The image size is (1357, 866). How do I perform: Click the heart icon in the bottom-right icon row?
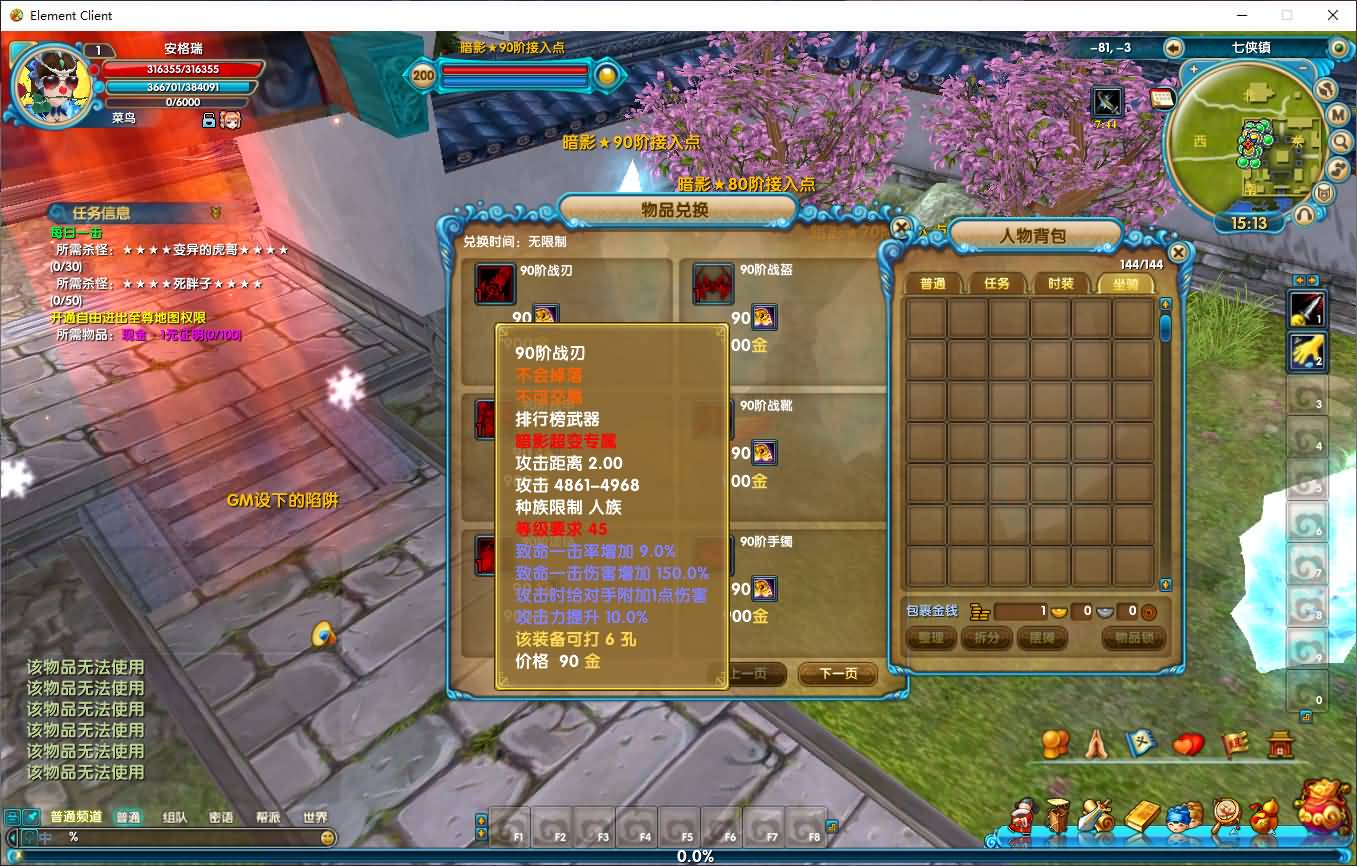1188,742
